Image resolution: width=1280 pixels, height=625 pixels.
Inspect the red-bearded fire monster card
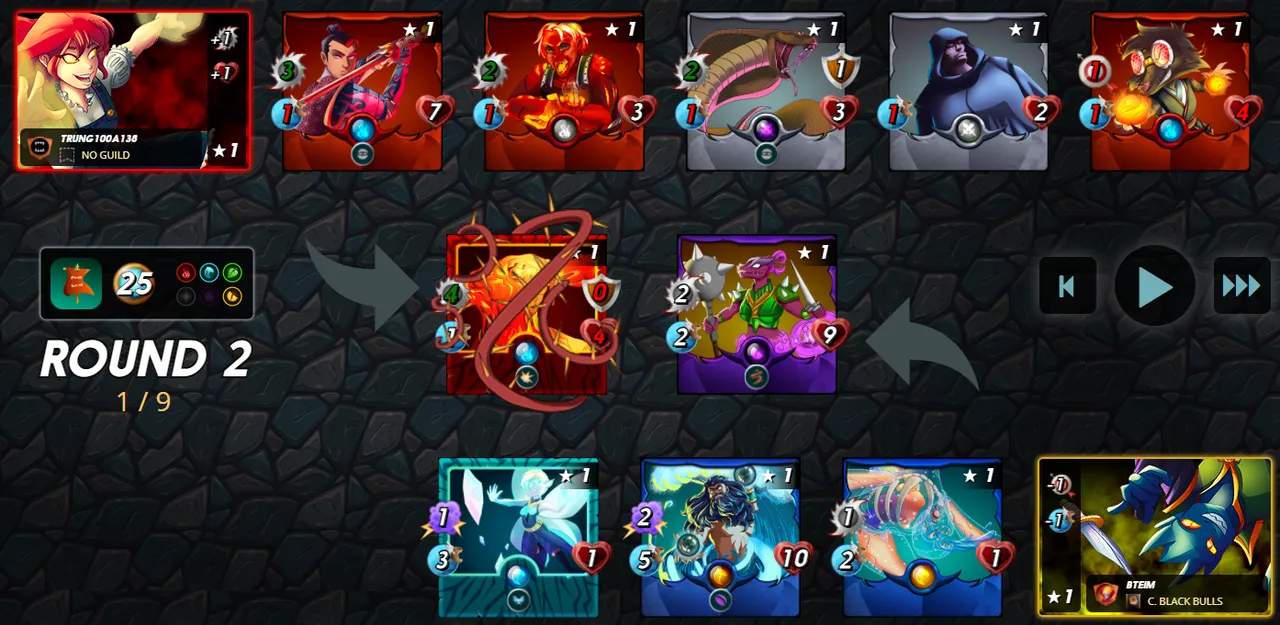(x=564, y=90)
